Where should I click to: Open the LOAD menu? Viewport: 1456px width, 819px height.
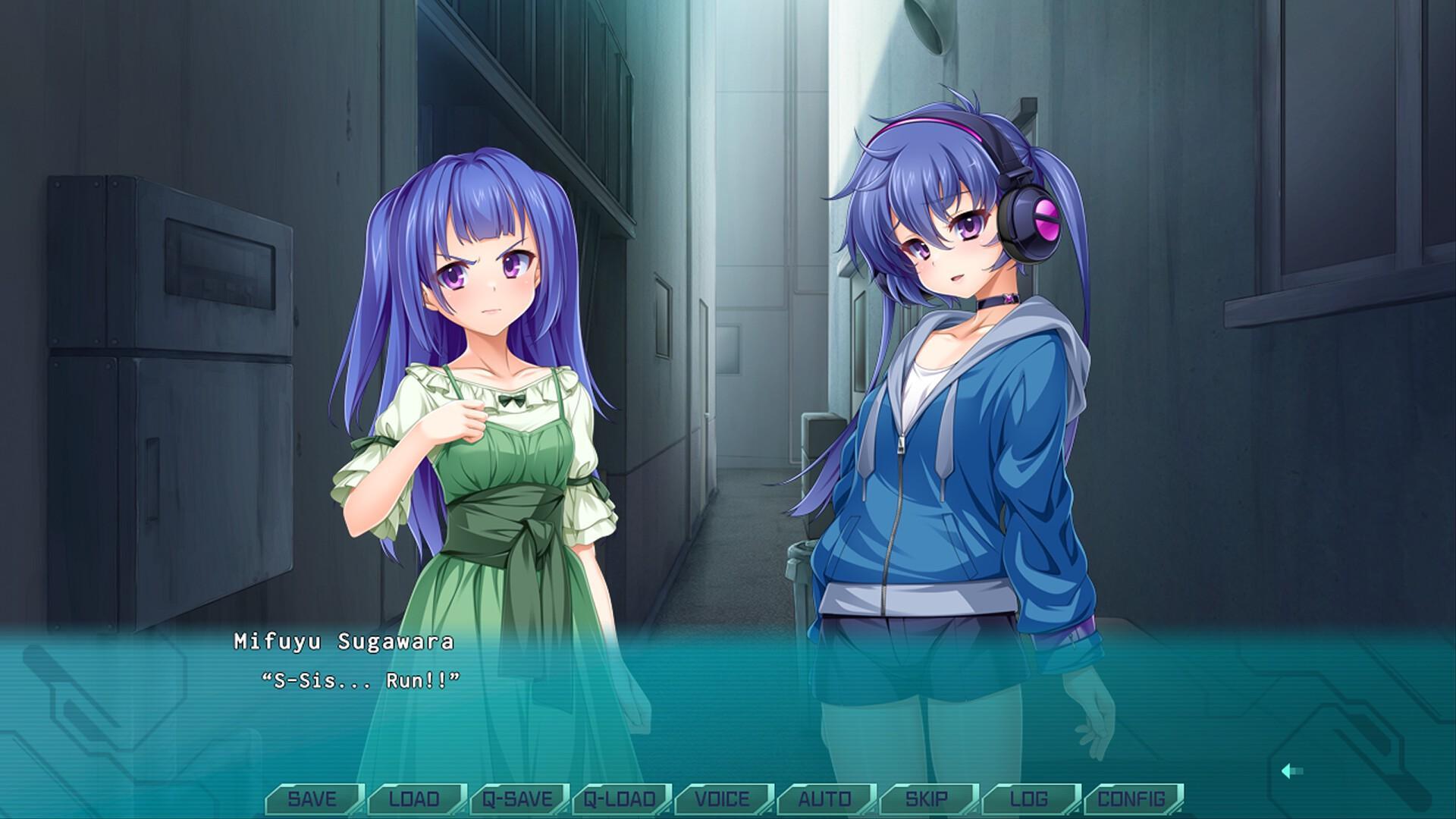pyautogui.click(x=413, y=799)
